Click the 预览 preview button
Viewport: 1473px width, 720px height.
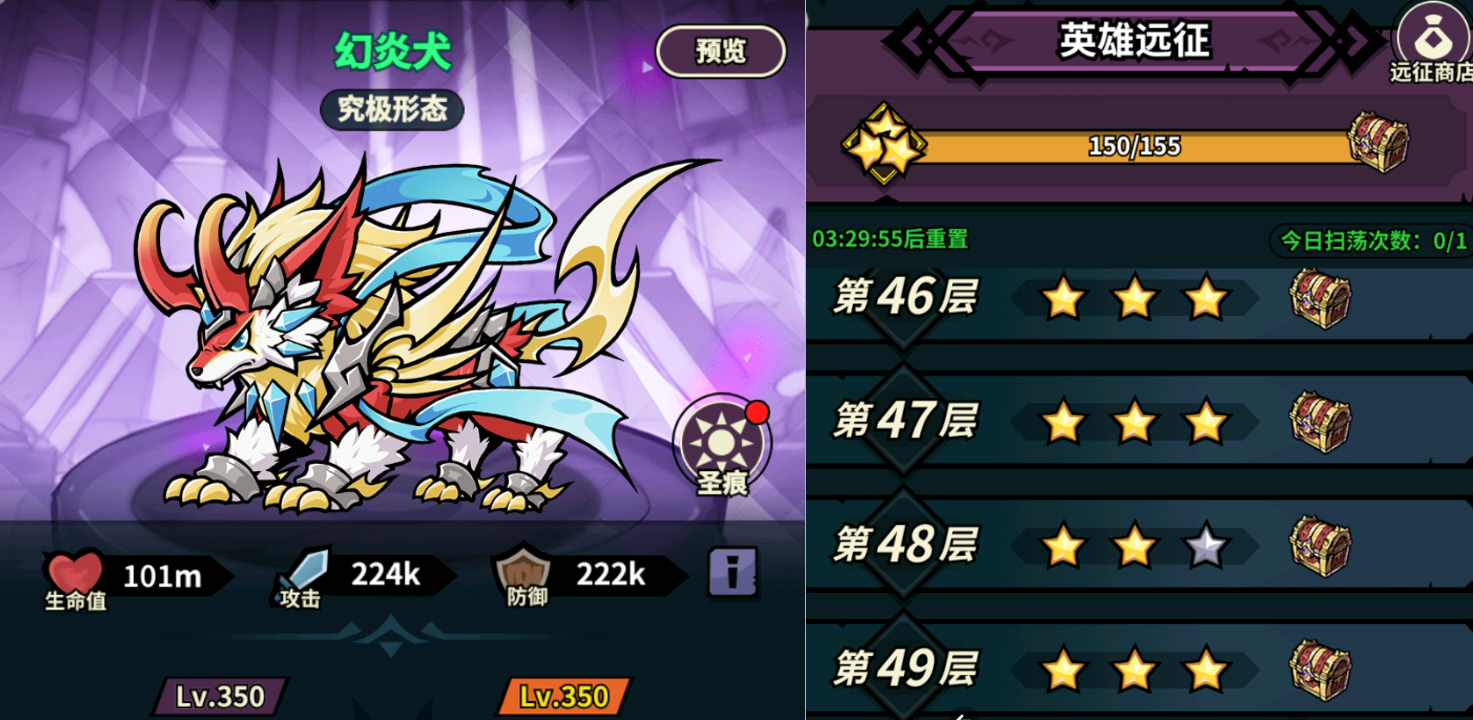click(719, 51)
